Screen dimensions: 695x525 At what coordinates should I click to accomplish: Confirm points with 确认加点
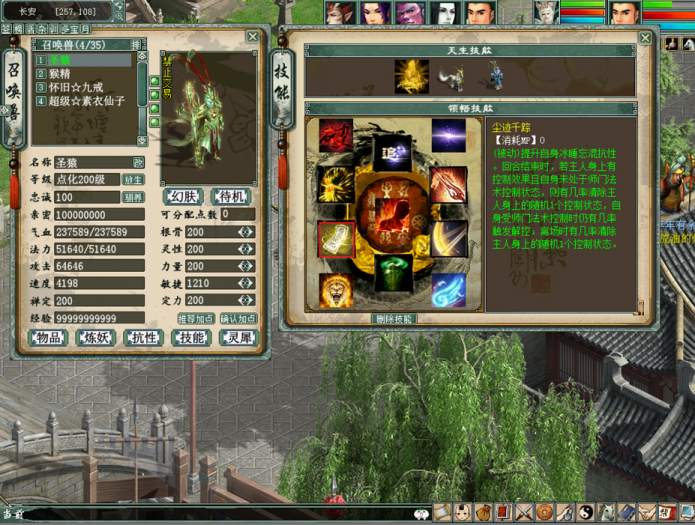point(238,318)
